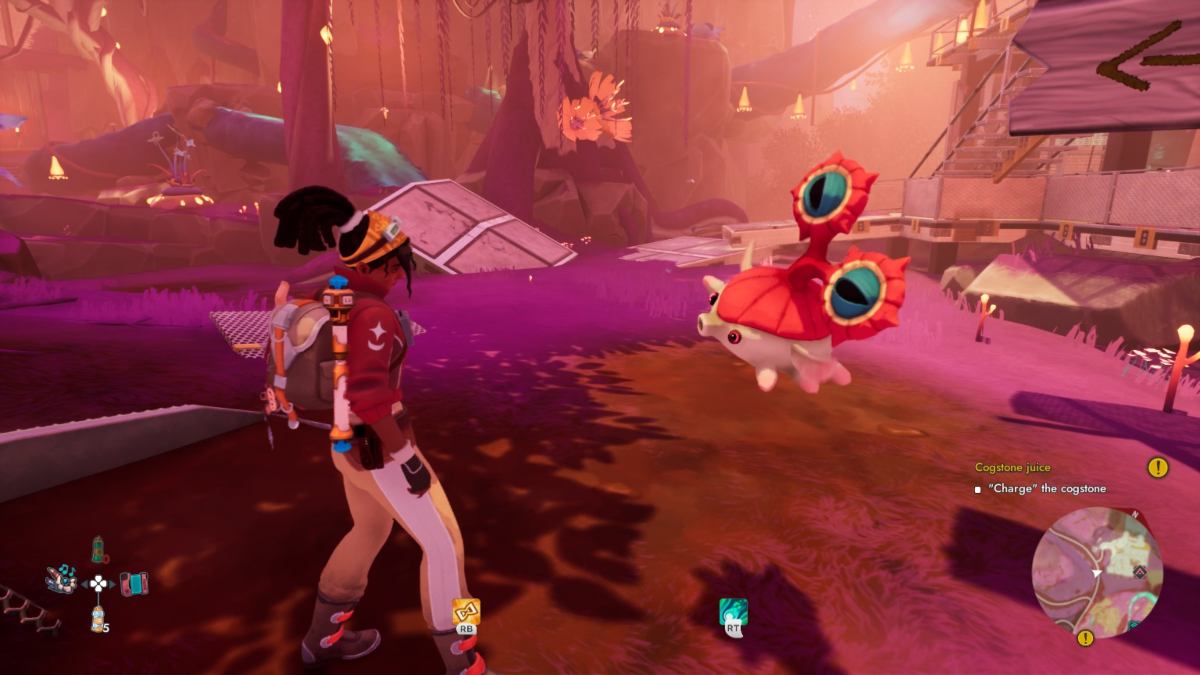The height and width of the screenshot is (675, 1200).
Task: Select the red and blue handheld console icon
Action: pos(133,583)
